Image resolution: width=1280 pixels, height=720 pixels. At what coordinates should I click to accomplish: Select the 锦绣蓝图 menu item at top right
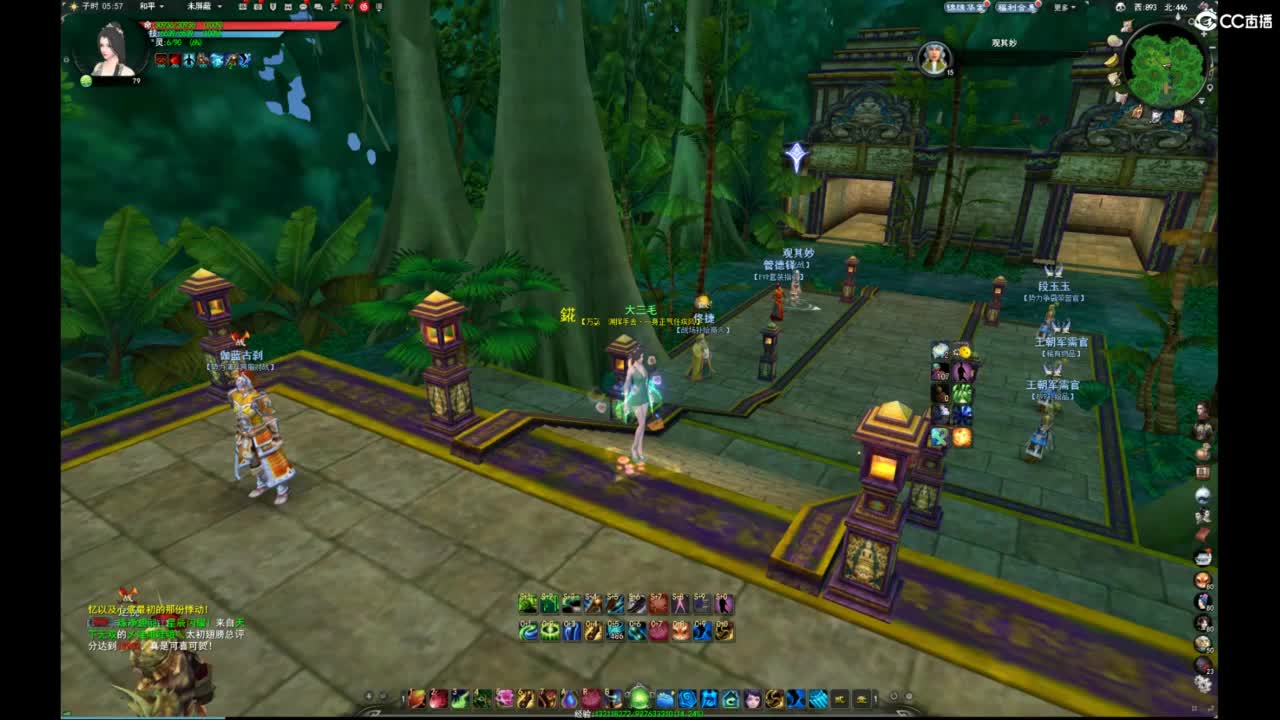964,6
